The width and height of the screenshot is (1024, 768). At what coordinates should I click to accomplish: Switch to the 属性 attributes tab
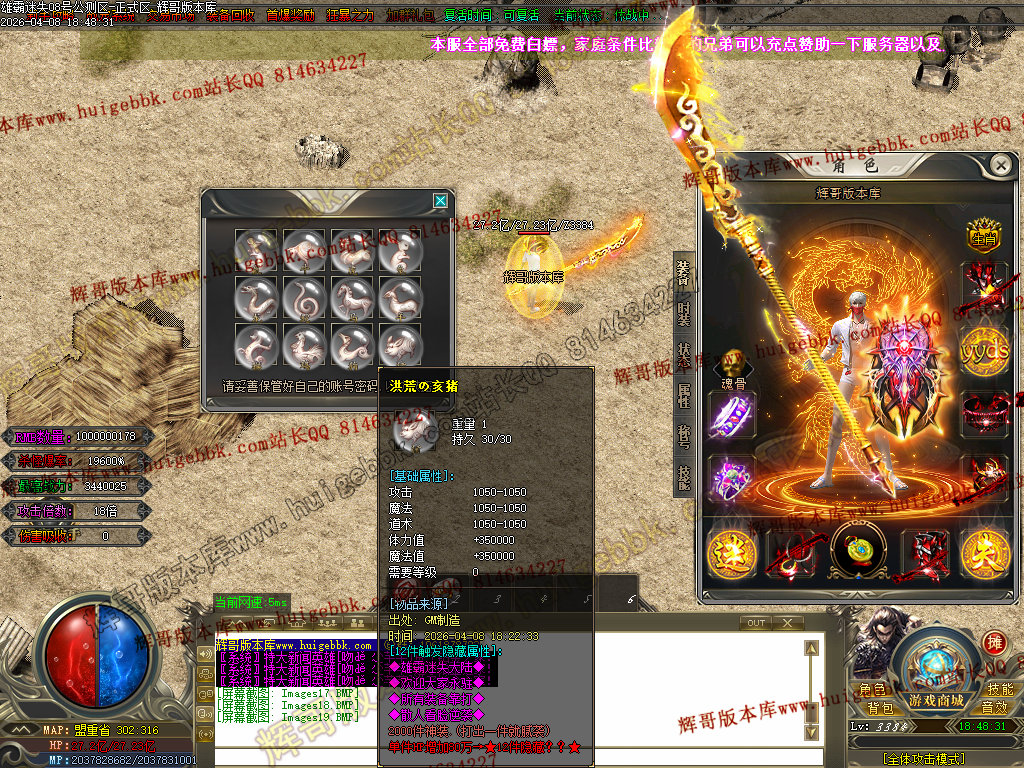(683, 395)
